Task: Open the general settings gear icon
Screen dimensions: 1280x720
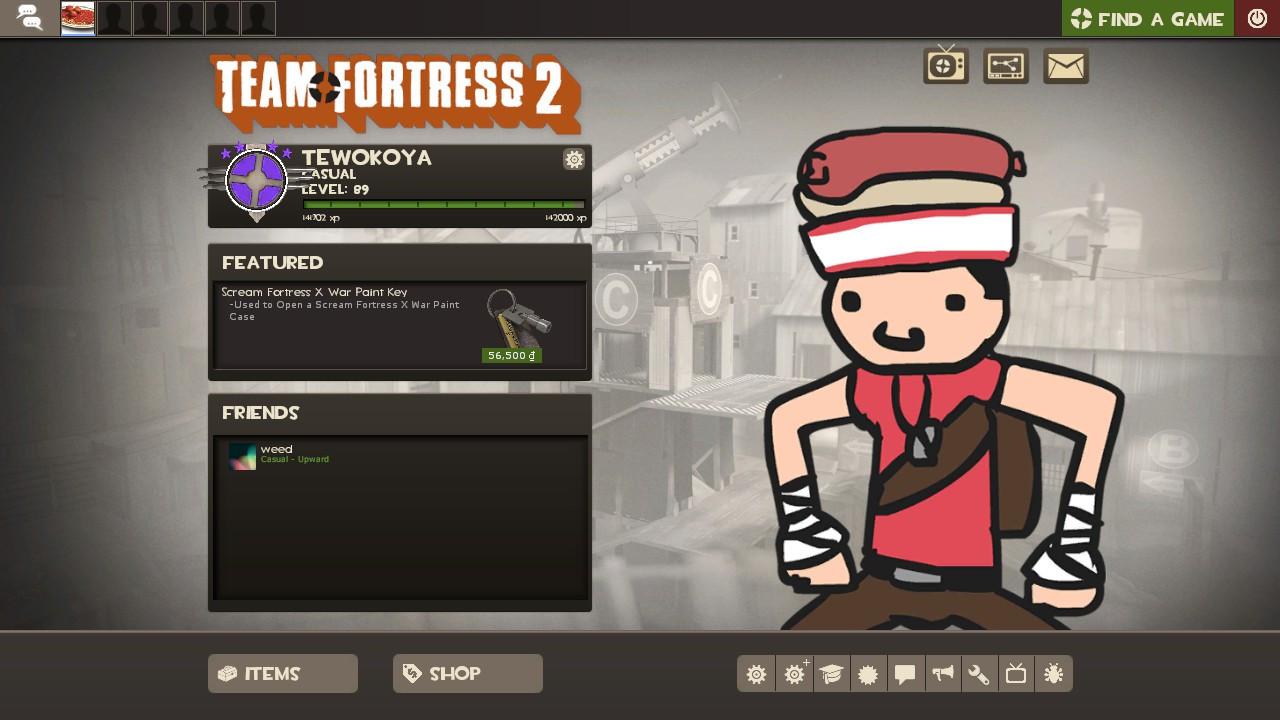Action: pos(756,673)
